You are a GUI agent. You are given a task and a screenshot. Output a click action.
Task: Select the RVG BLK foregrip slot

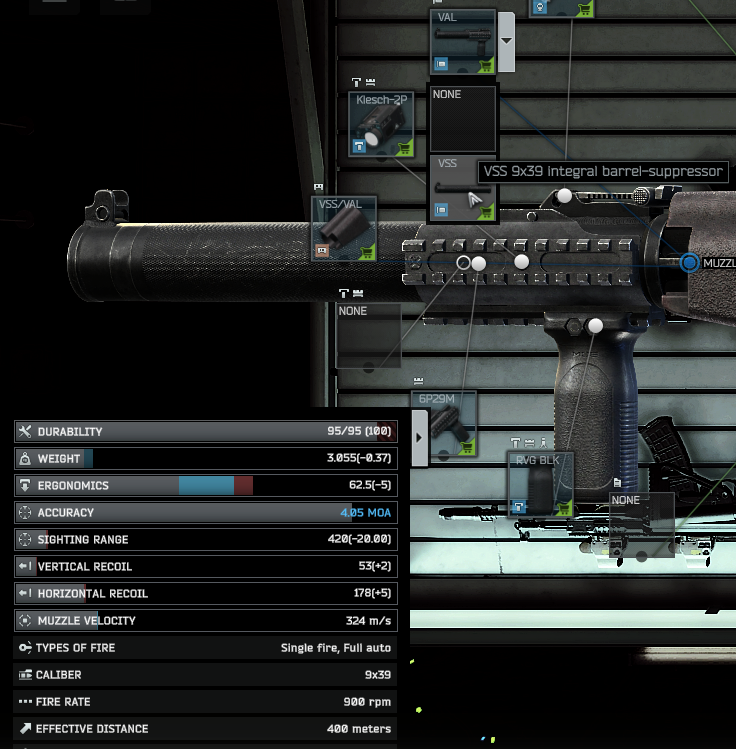[x=539, y=484]
